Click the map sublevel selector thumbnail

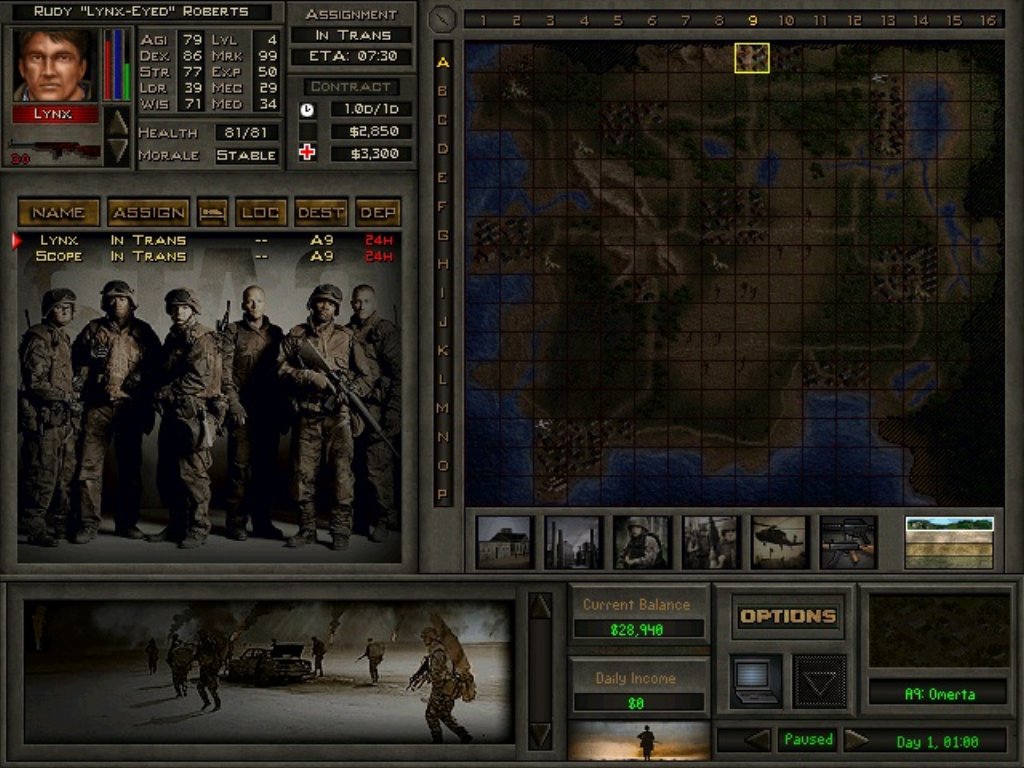tap(949, 542)
